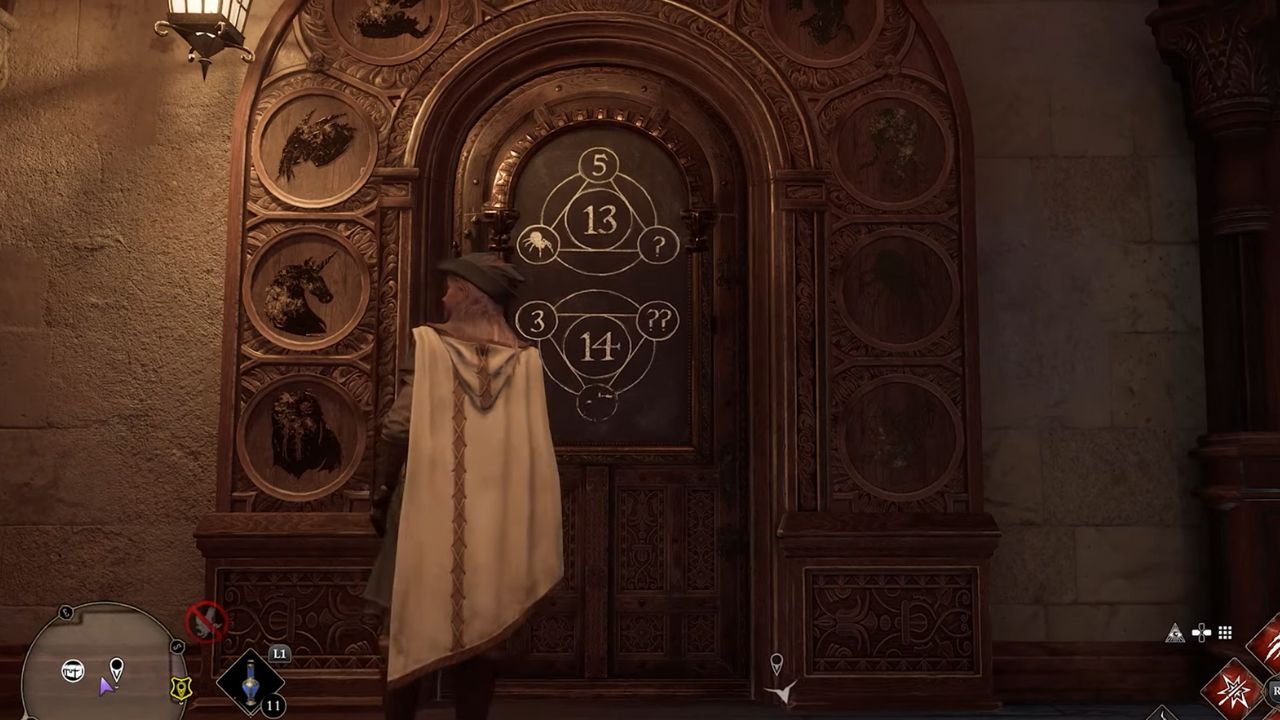Click the yellow Floo Flame shield icon on the minimap
Viewport: 1280px width, 720px height.
click(x=181, y=688)
